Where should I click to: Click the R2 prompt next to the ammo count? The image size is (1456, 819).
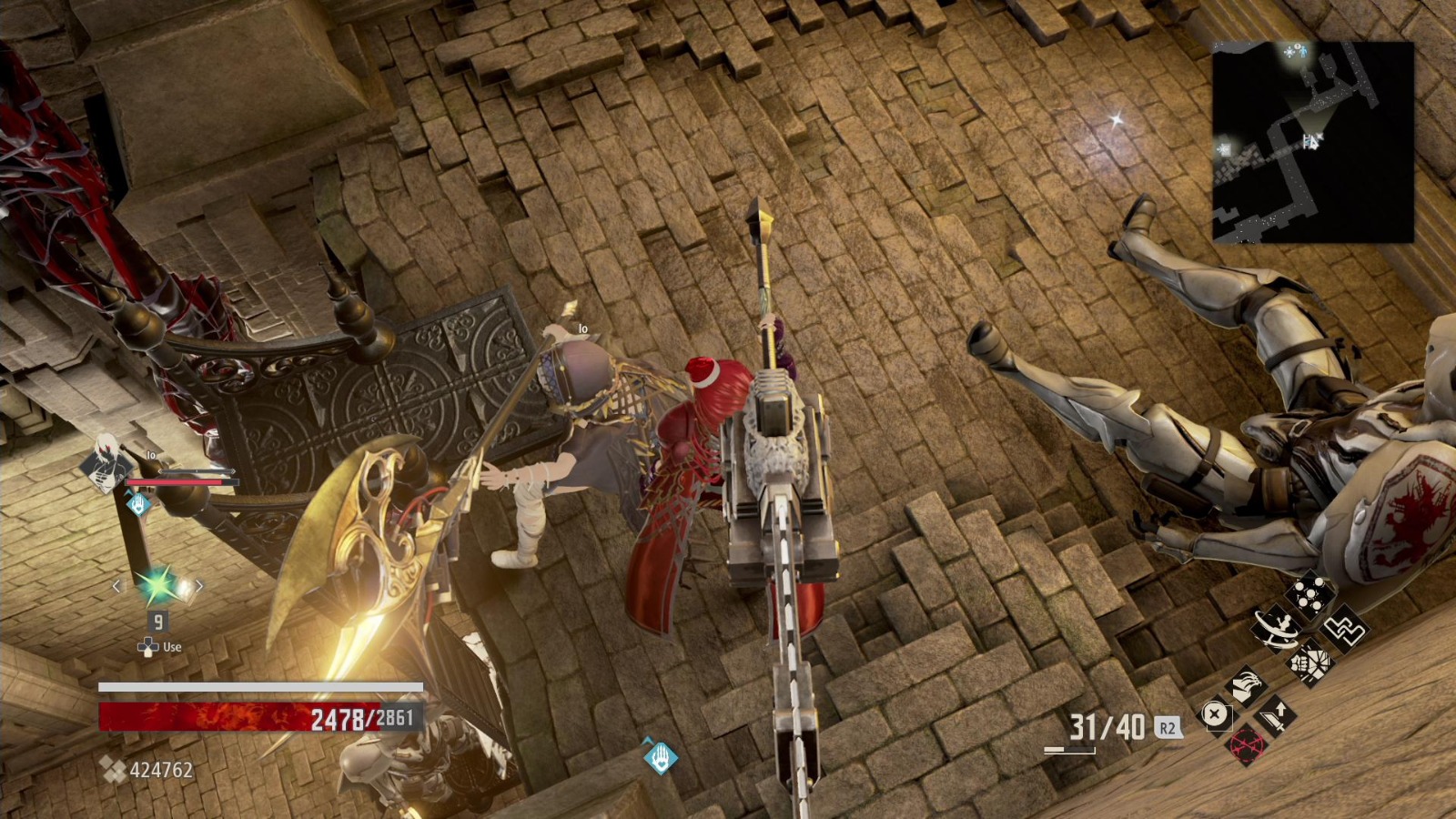click(x=1168, y=726)
